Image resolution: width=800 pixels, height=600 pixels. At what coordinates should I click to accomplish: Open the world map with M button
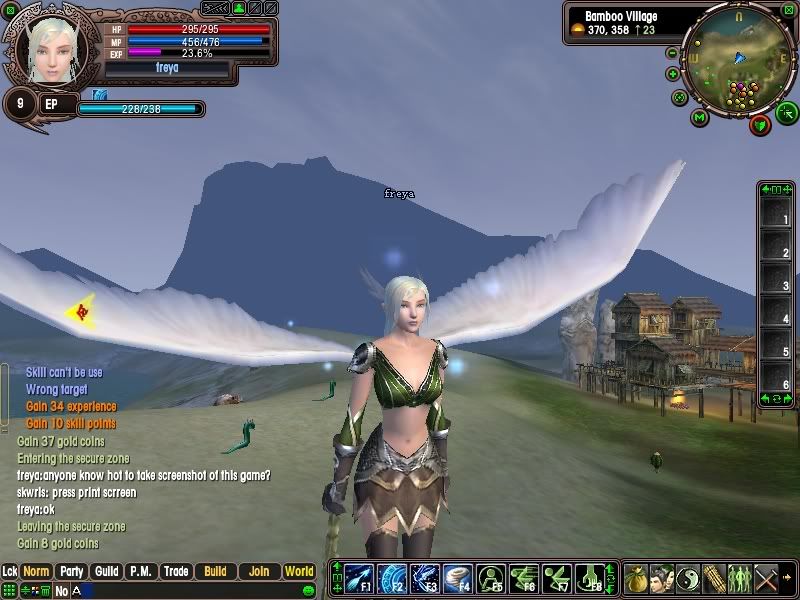point(700,117)
